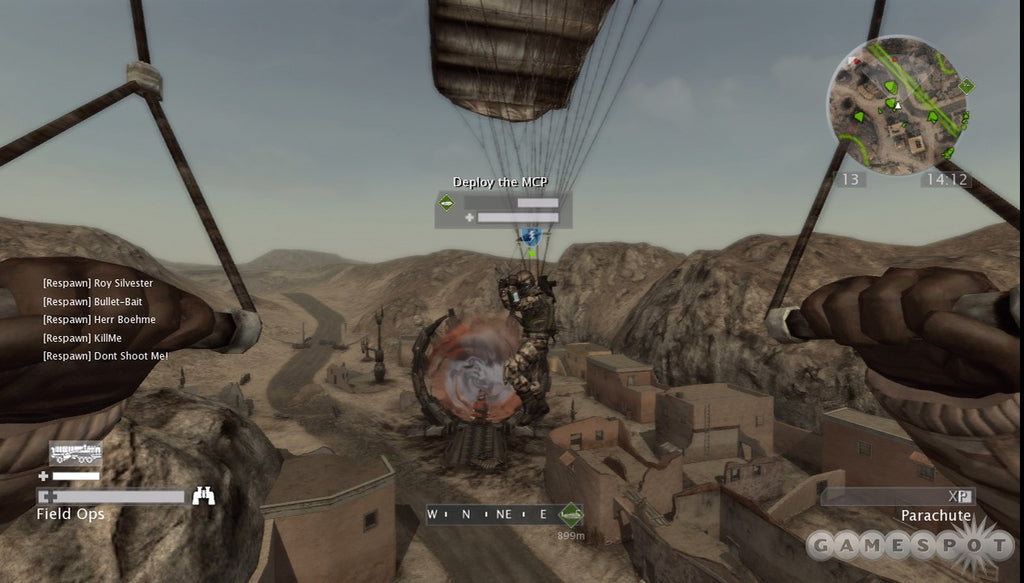The height and width of the screenshot is (583, 1024).
Task: Click the compass direction strip
Action: pos(492,514)
